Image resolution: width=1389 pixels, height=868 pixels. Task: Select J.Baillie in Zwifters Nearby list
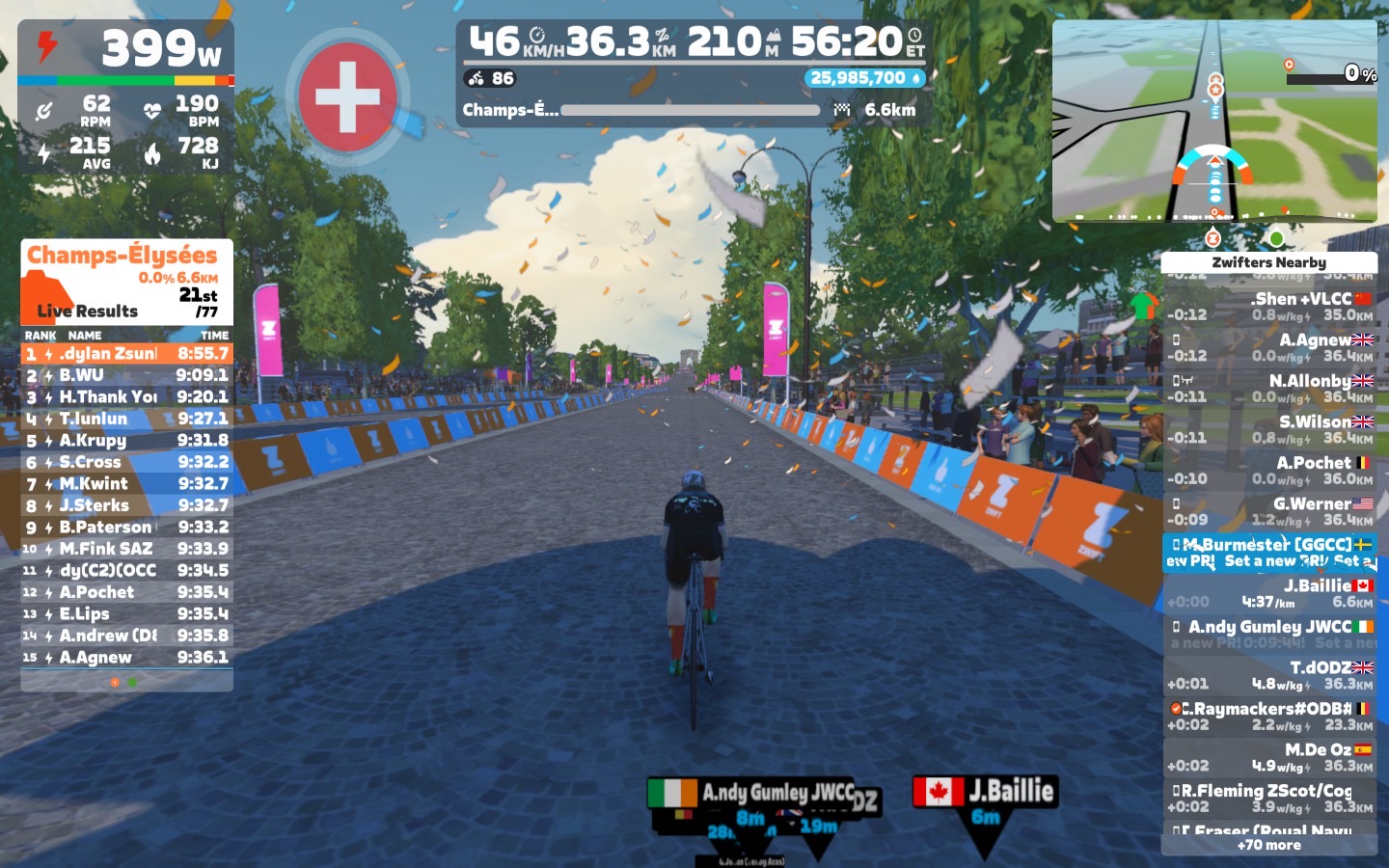click(x=1268, y=593)
